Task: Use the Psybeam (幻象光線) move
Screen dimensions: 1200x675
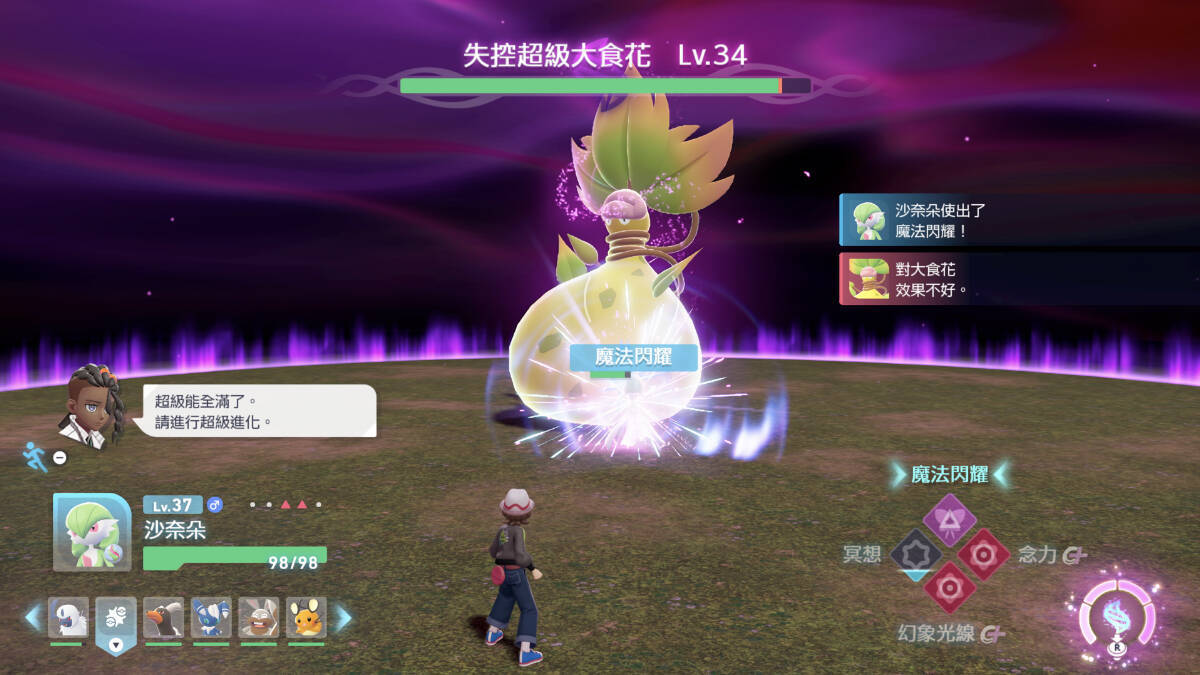Action: point(948,588)
